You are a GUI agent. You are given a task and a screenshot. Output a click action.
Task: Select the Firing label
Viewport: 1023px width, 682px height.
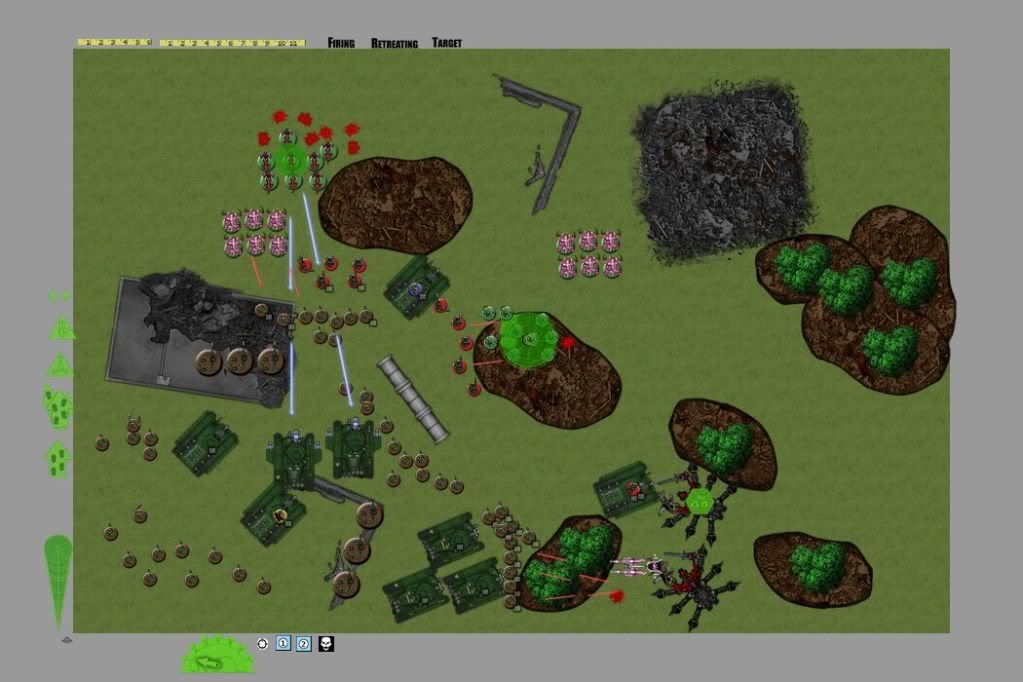click(x=341, y=43)
